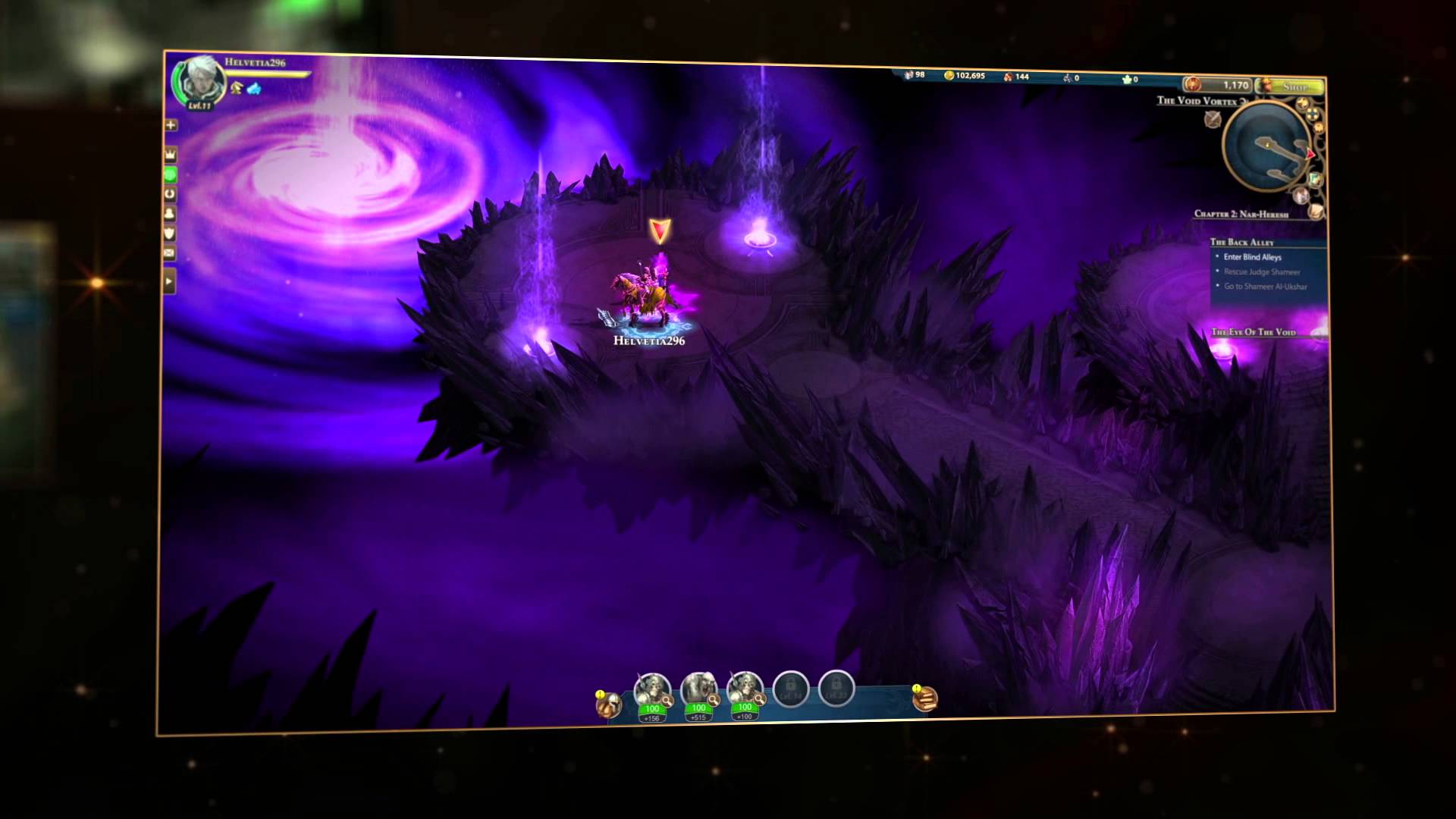The width and height of the screenshot is (1456, 819).
Task: Open the helmet hero icon with alert
Action: [x=608, y=704]
